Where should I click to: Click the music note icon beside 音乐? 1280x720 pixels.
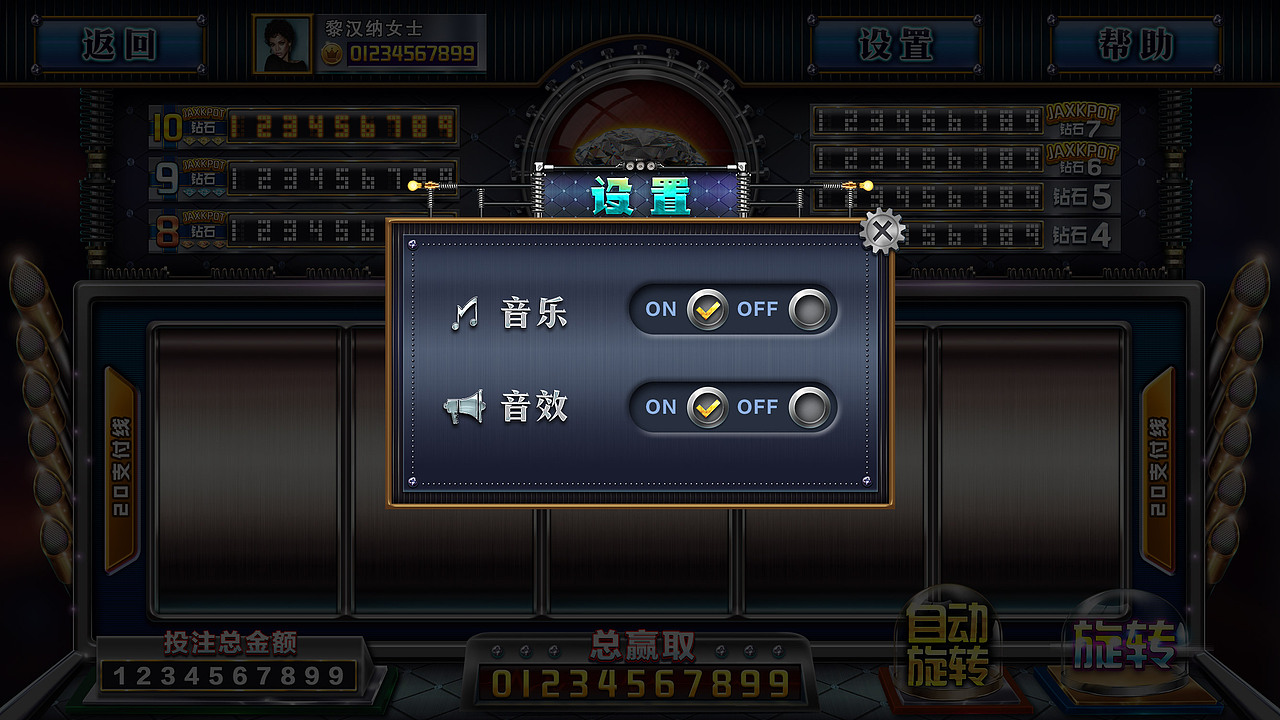click(x=466, y=311)
